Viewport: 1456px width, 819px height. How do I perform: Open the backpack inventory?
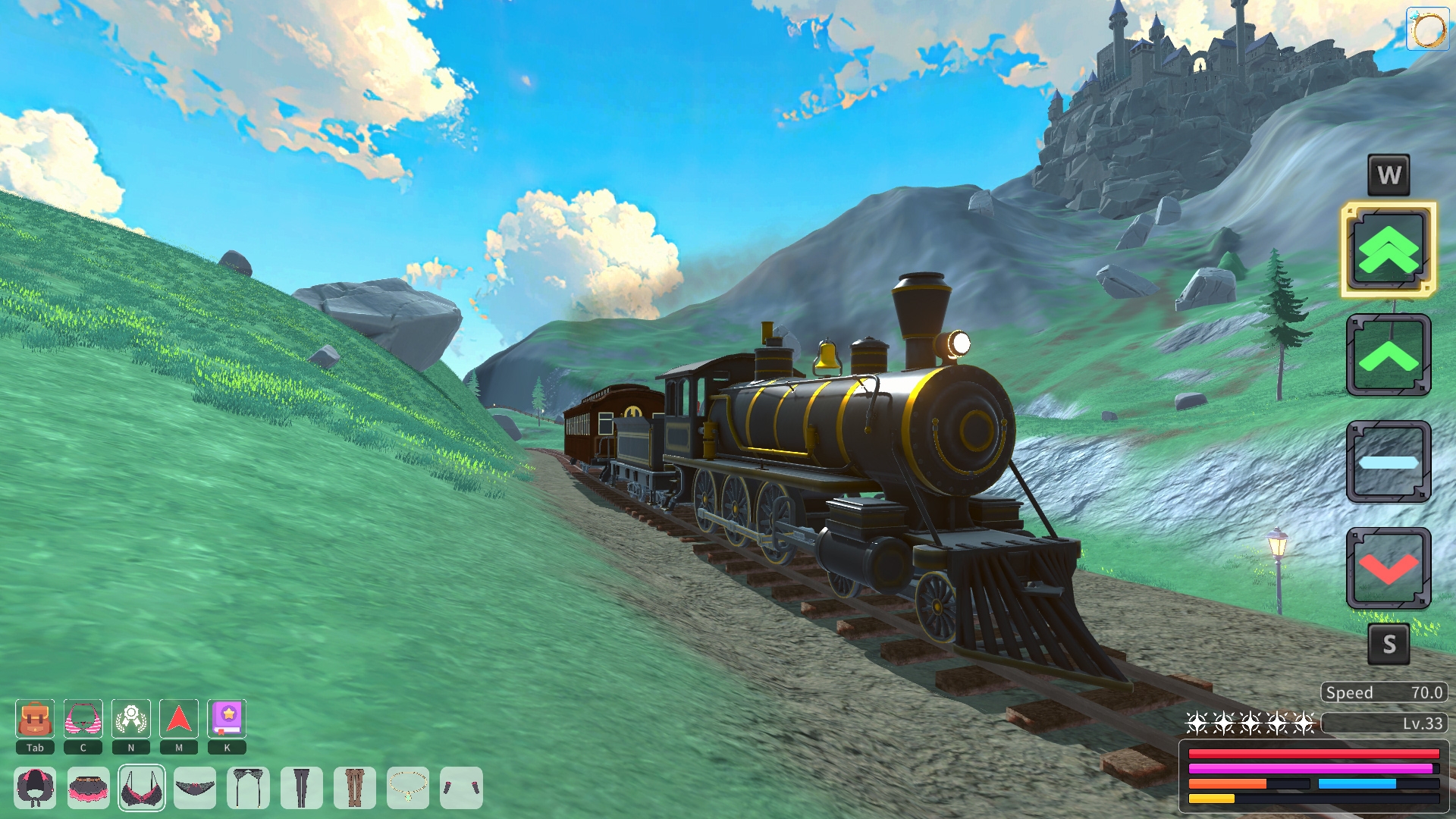click(35, 719)
